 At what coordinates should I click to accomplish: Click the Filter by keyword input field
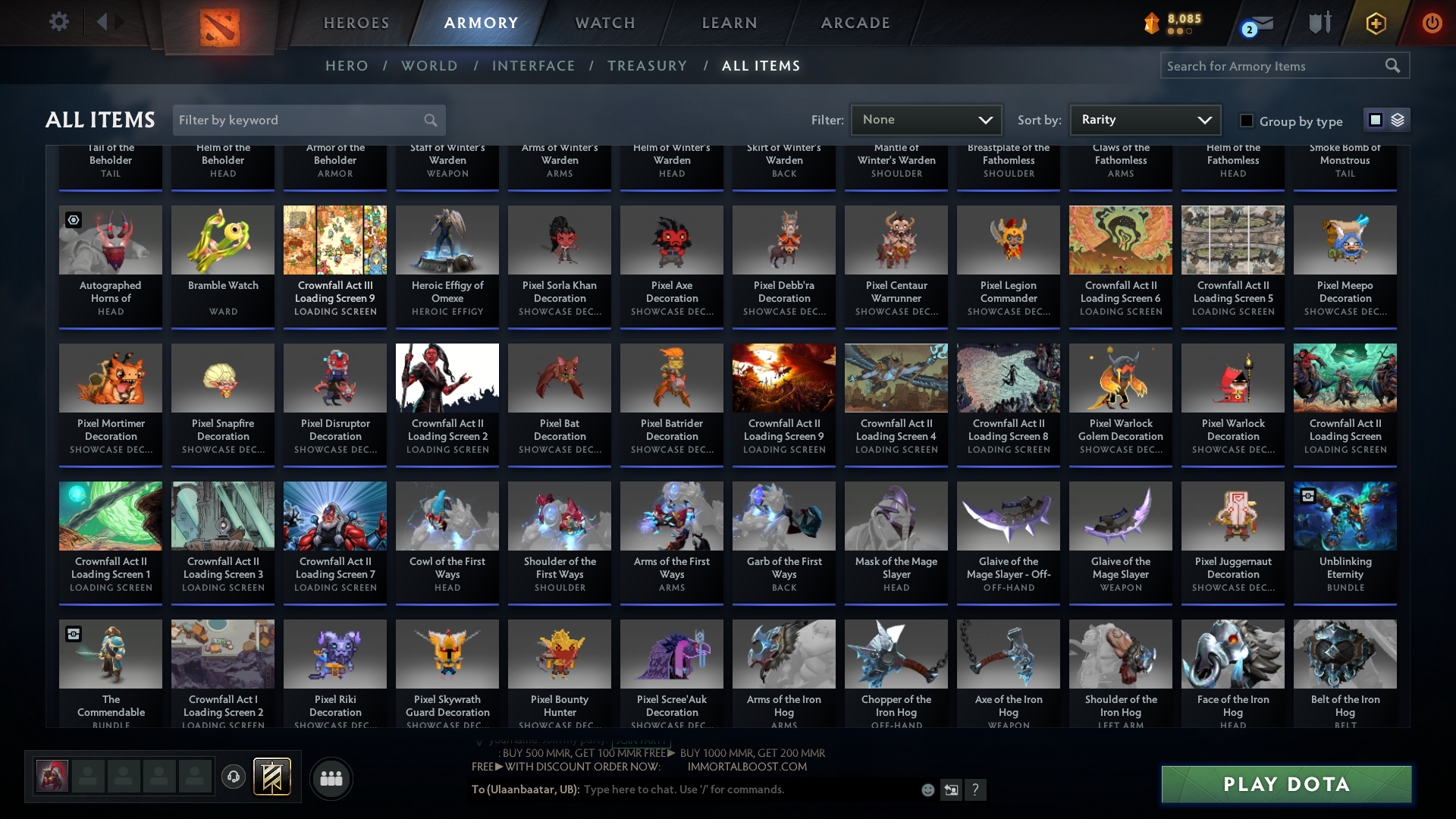[x=296, y=120]
